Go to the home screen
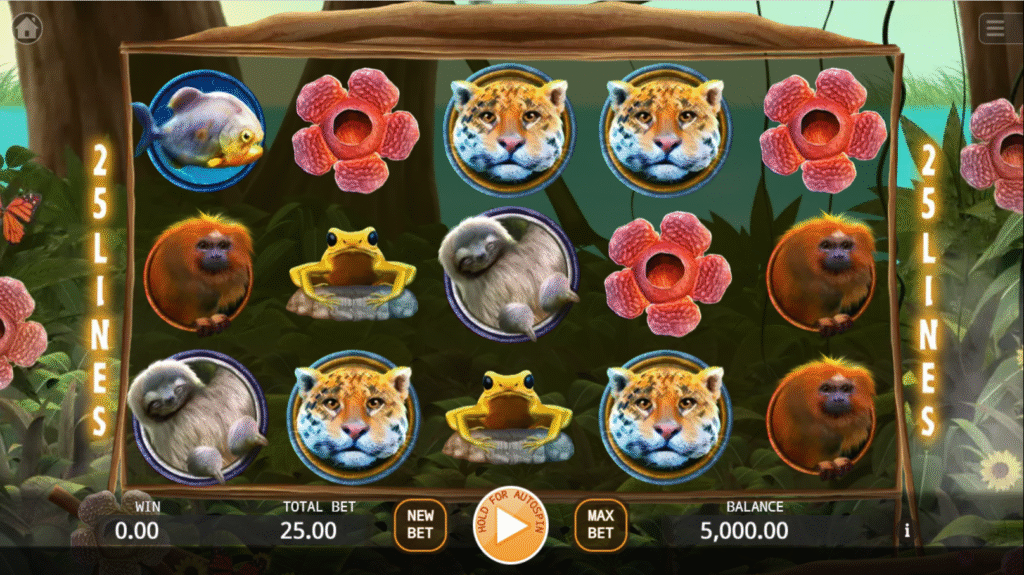Viewport: 1024px width, 575px height. tap(26, 28)
